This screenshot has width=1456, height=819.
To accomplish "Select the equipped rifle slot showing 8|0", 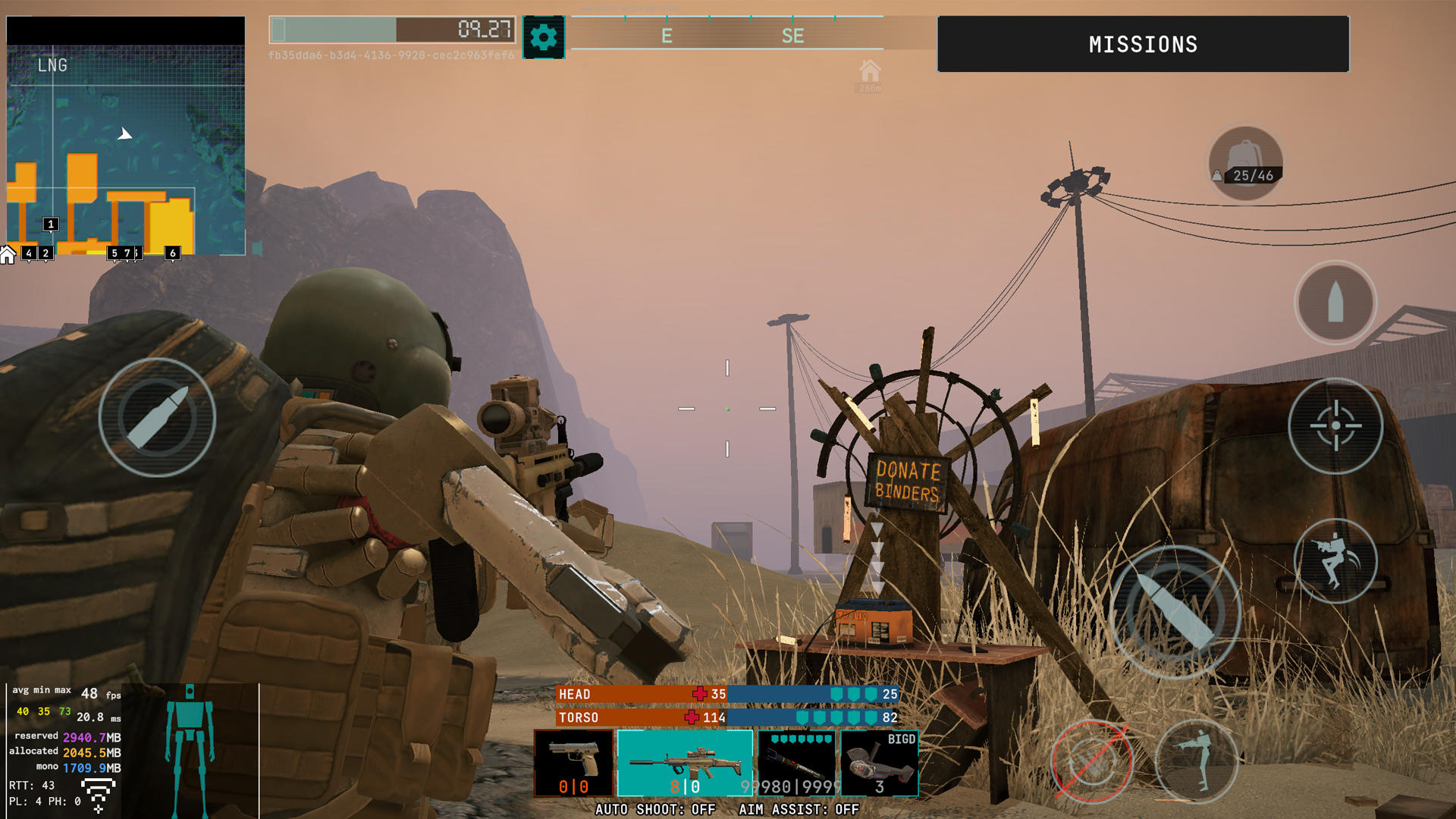I will (x=685, y=762).
